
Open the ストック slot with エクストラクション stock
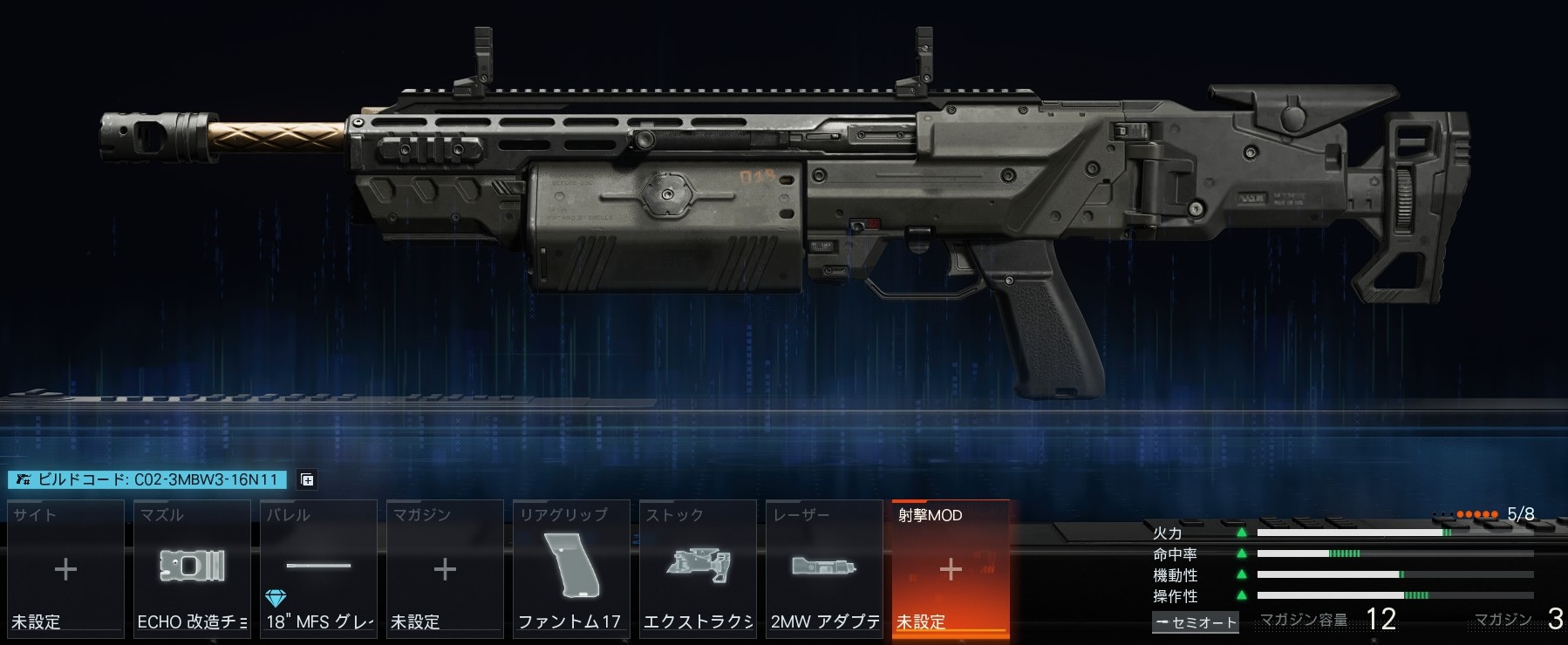698,568
